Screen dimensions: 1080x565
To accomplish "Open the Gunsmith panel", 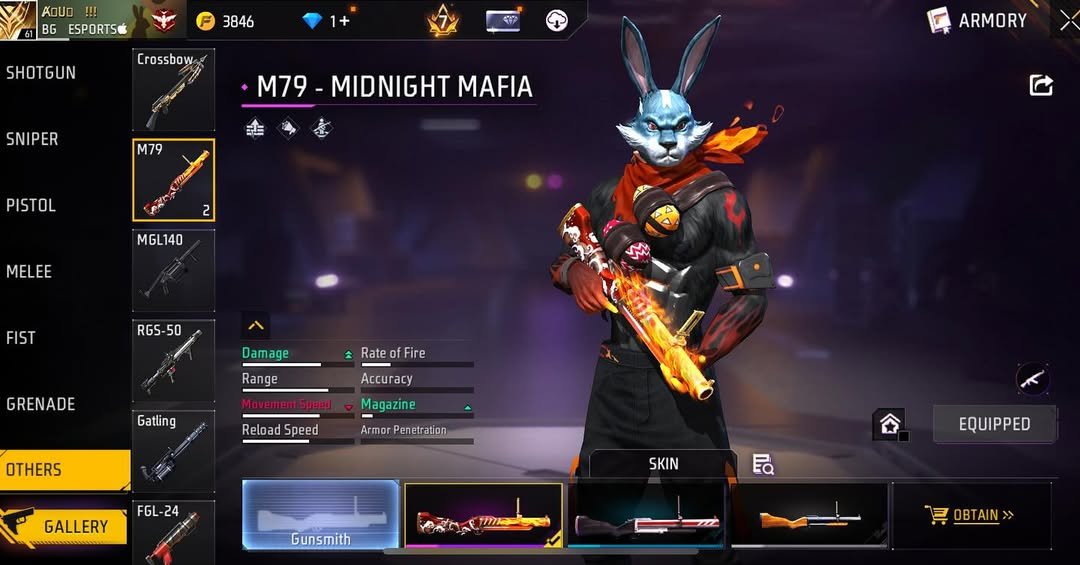I will [x=321, y=515].
